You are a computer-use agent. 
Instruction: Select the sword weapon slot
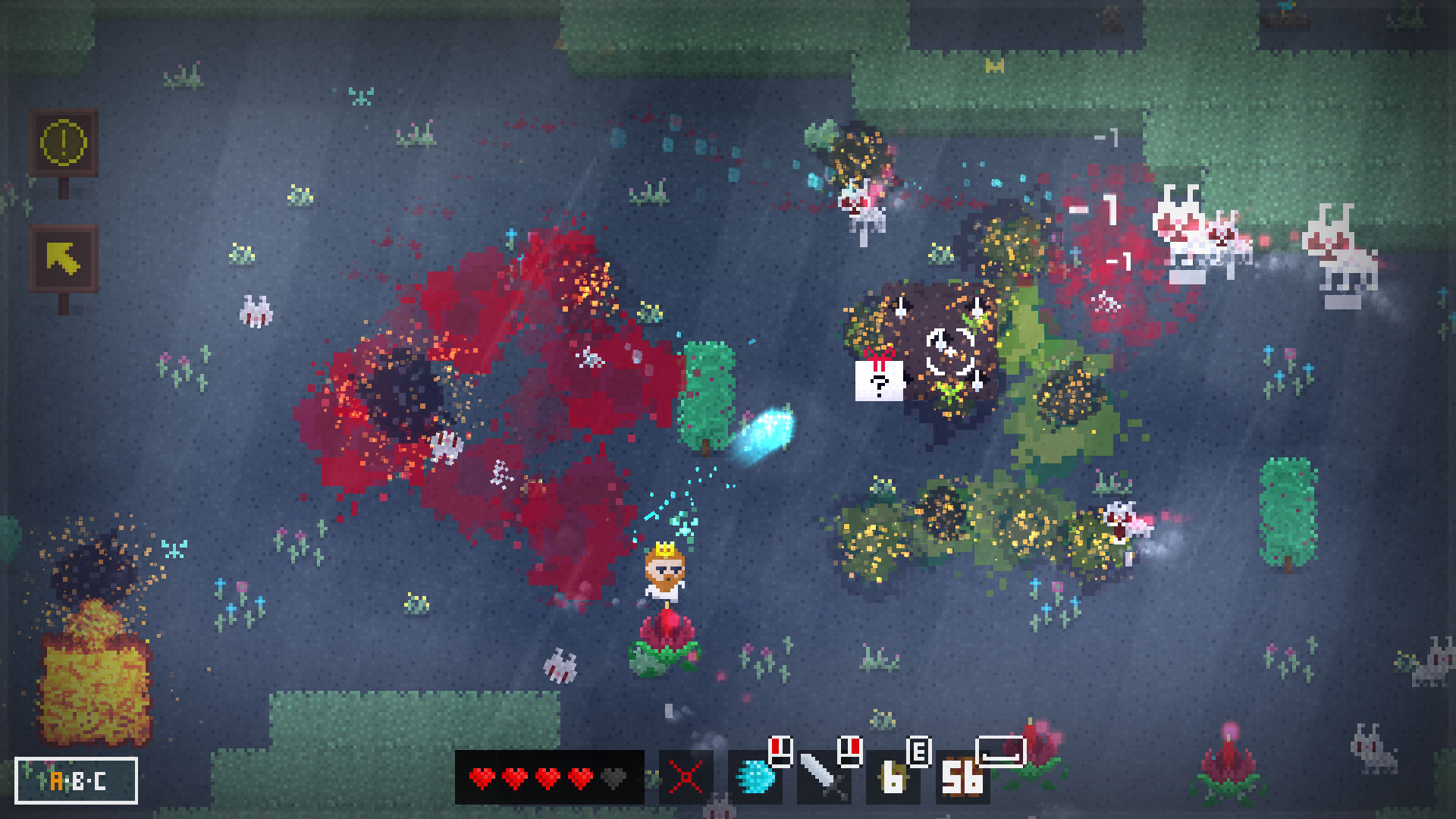click(x=824, y=778)
